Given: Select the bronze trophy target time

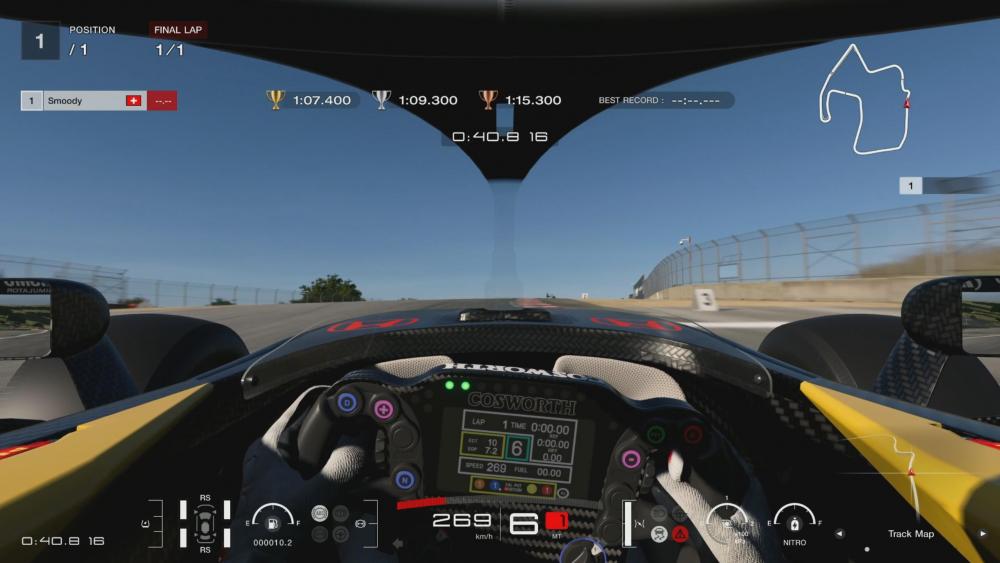Looking at the screenshot, I should [x=521, y=100].
